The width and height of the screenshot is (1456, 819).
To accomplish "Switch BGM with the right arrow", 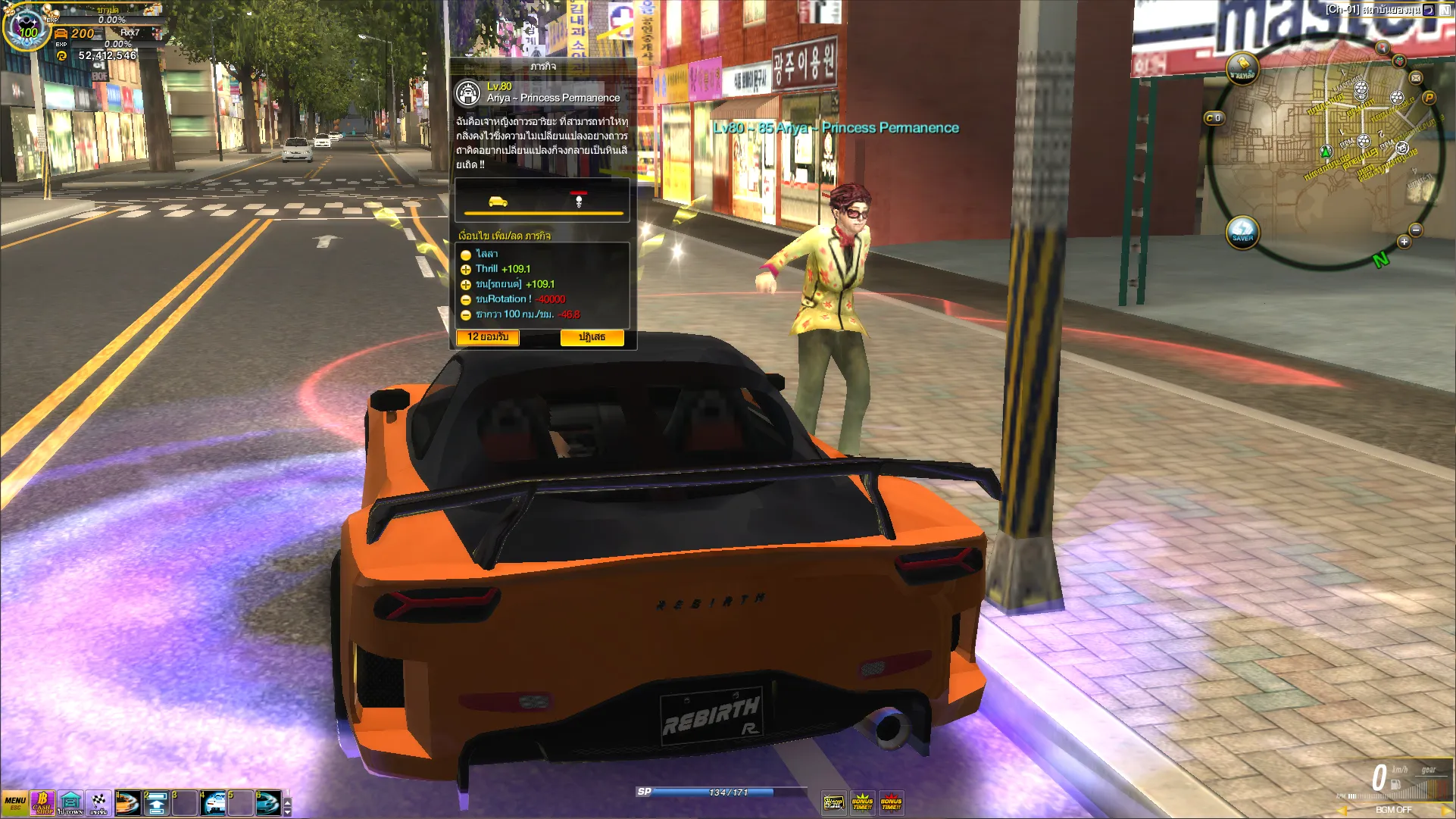I will click(1446, 810).
